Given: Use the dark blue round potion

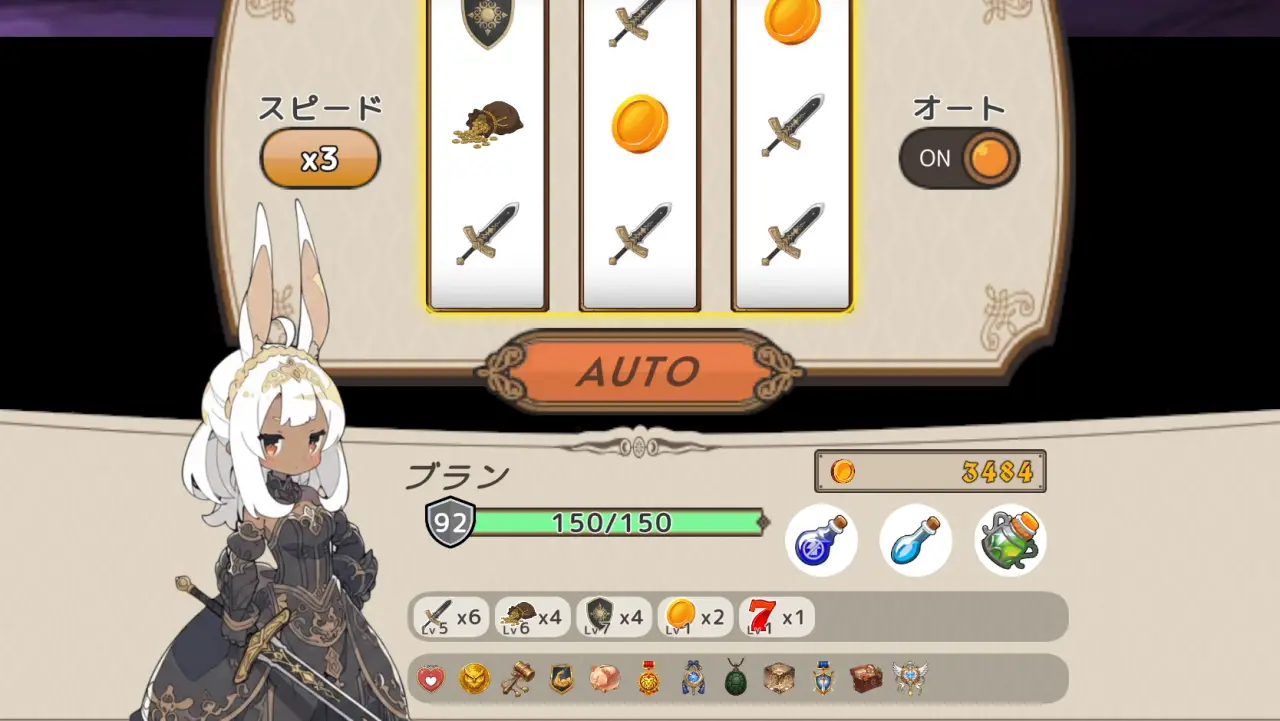Looking at the screenshot, I should click(821, 540).
